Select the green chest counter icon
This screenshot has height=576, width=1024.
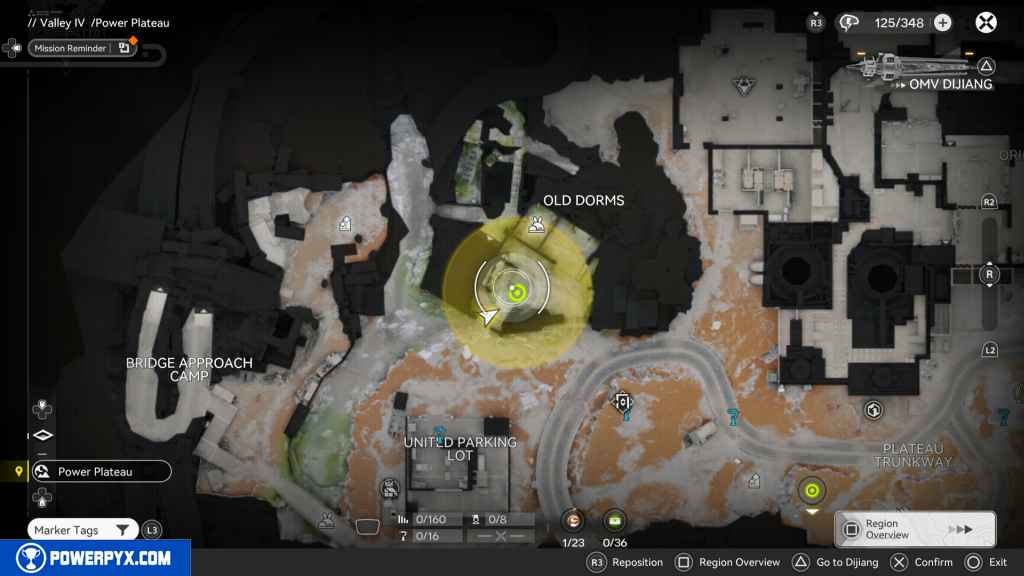tap(614, 520)
